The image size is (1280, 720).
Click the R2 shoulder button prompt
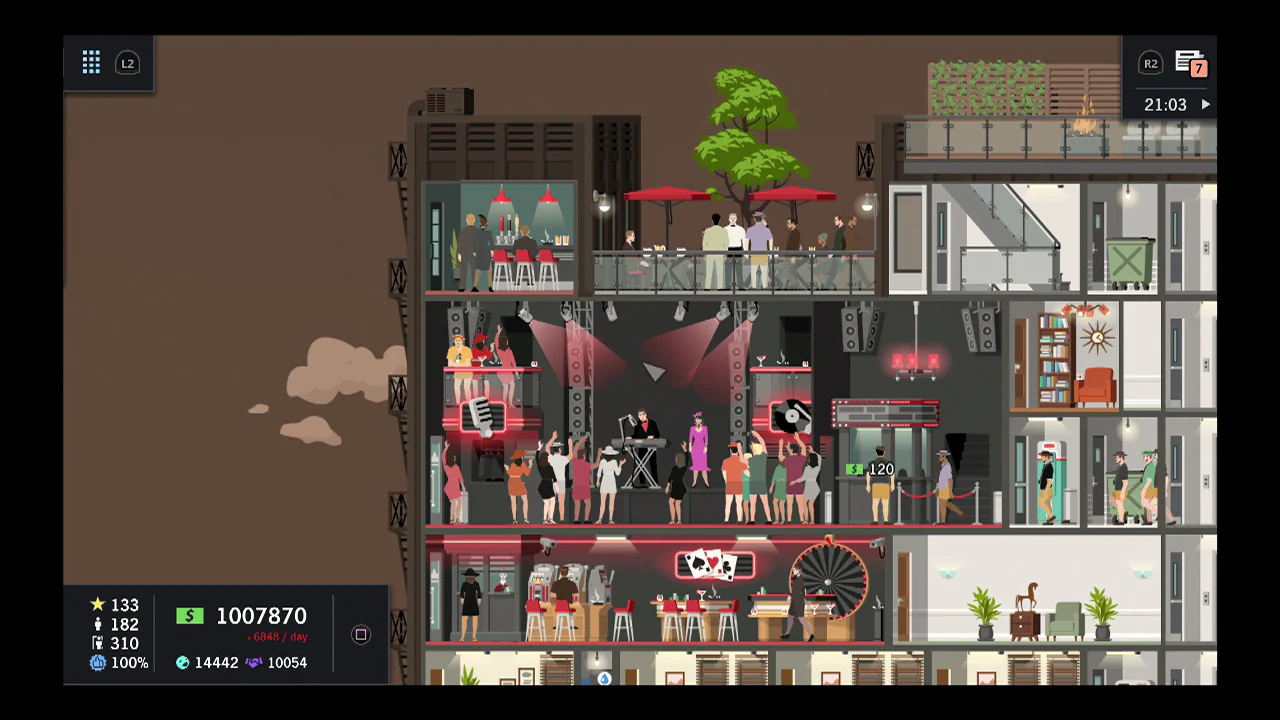1151,63
